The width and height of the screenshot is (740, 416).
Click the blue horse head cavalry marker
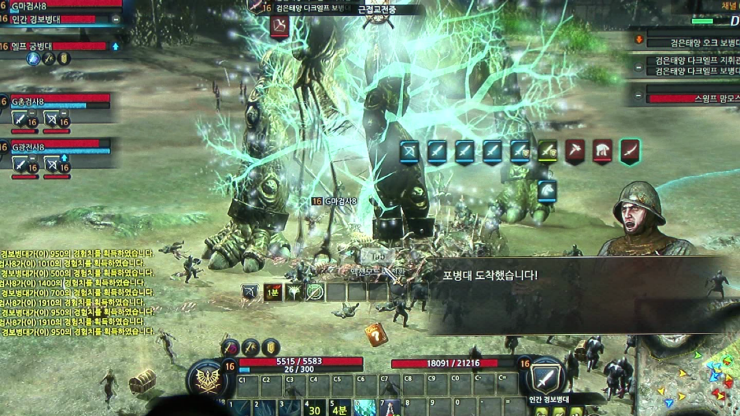click(547, 189)
